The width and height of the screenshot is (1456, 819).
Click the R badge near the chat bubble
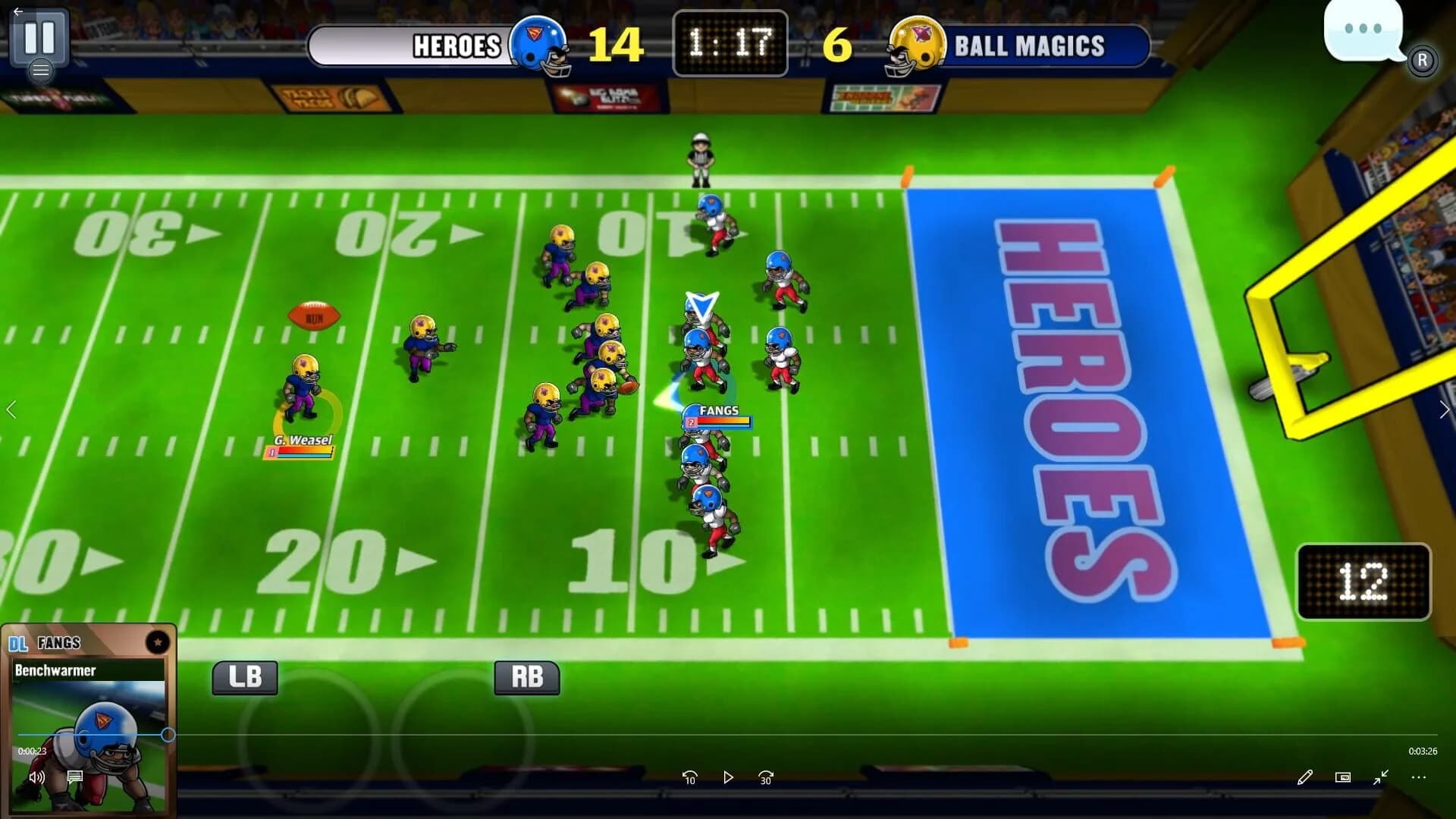click(1423, 59)
